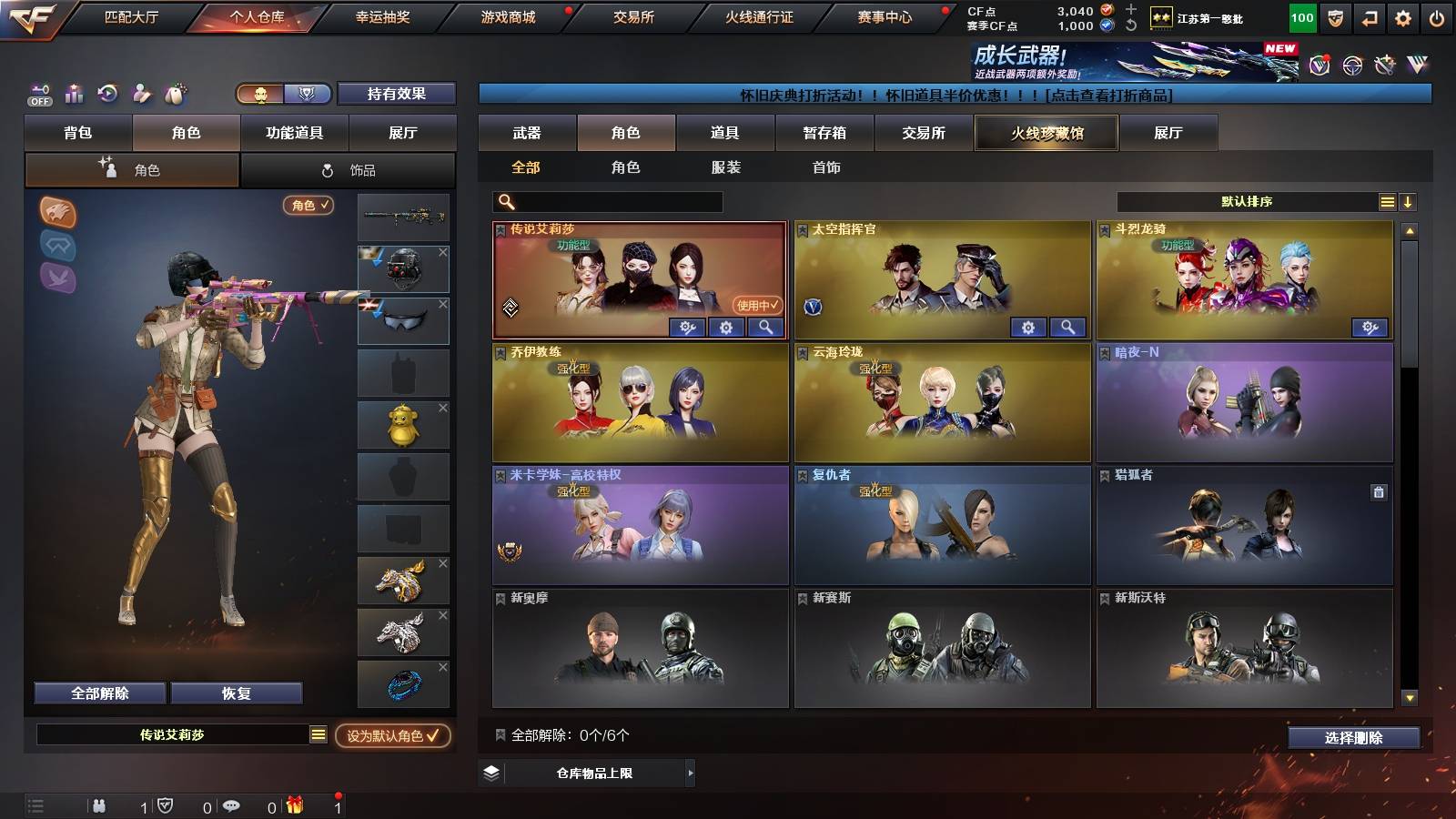
Task: Switch to the 服装 tab
Action: click(728, 167)
